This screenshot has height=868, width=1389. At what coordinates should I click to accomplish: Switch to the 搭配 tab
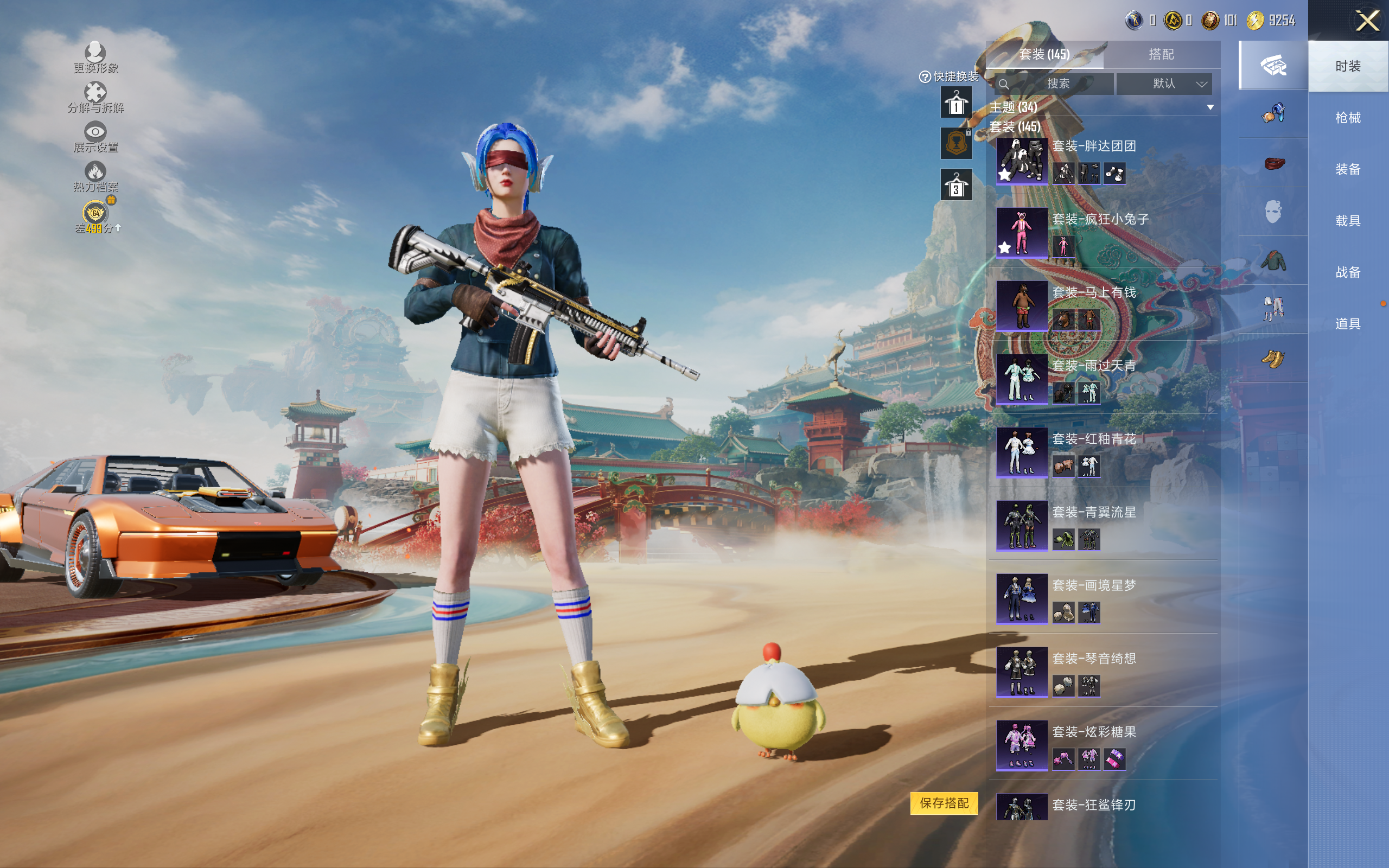1161,55
